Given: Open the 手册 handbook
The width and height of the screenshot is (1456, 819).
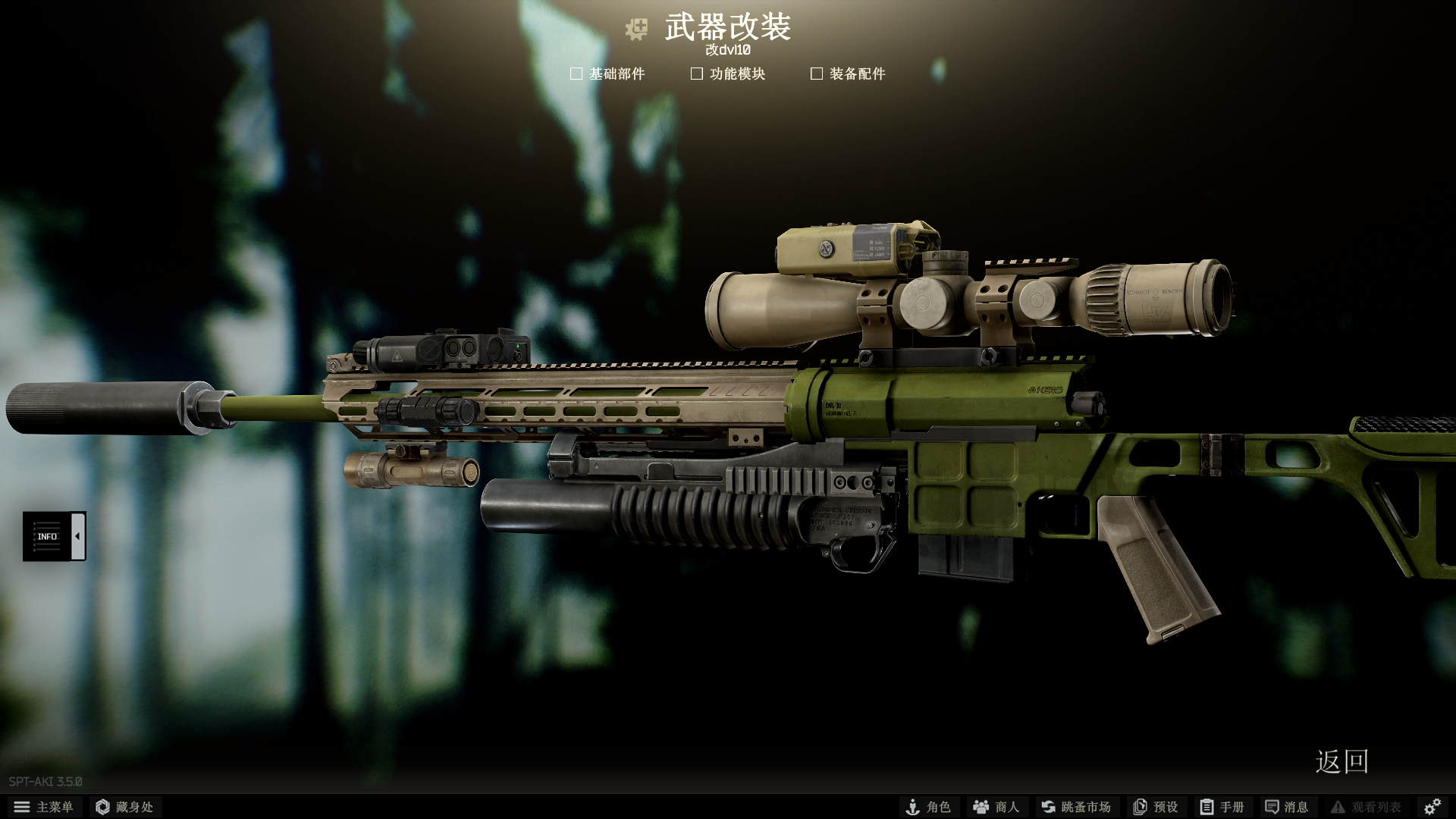Looking at the screenshot, I should 1222,807.
